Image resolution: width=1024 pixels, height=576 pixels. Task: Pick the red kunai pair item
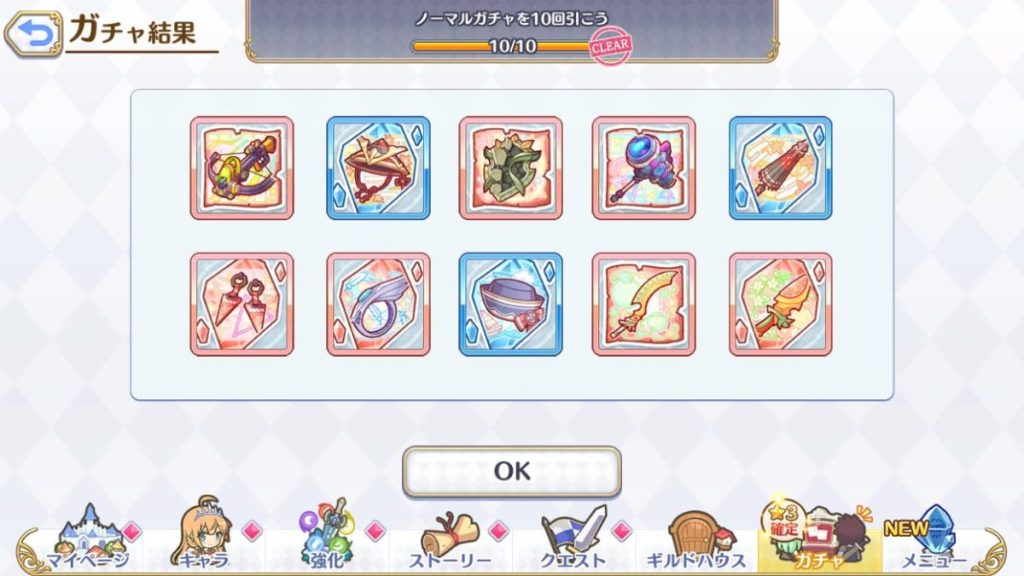point(242,304)
